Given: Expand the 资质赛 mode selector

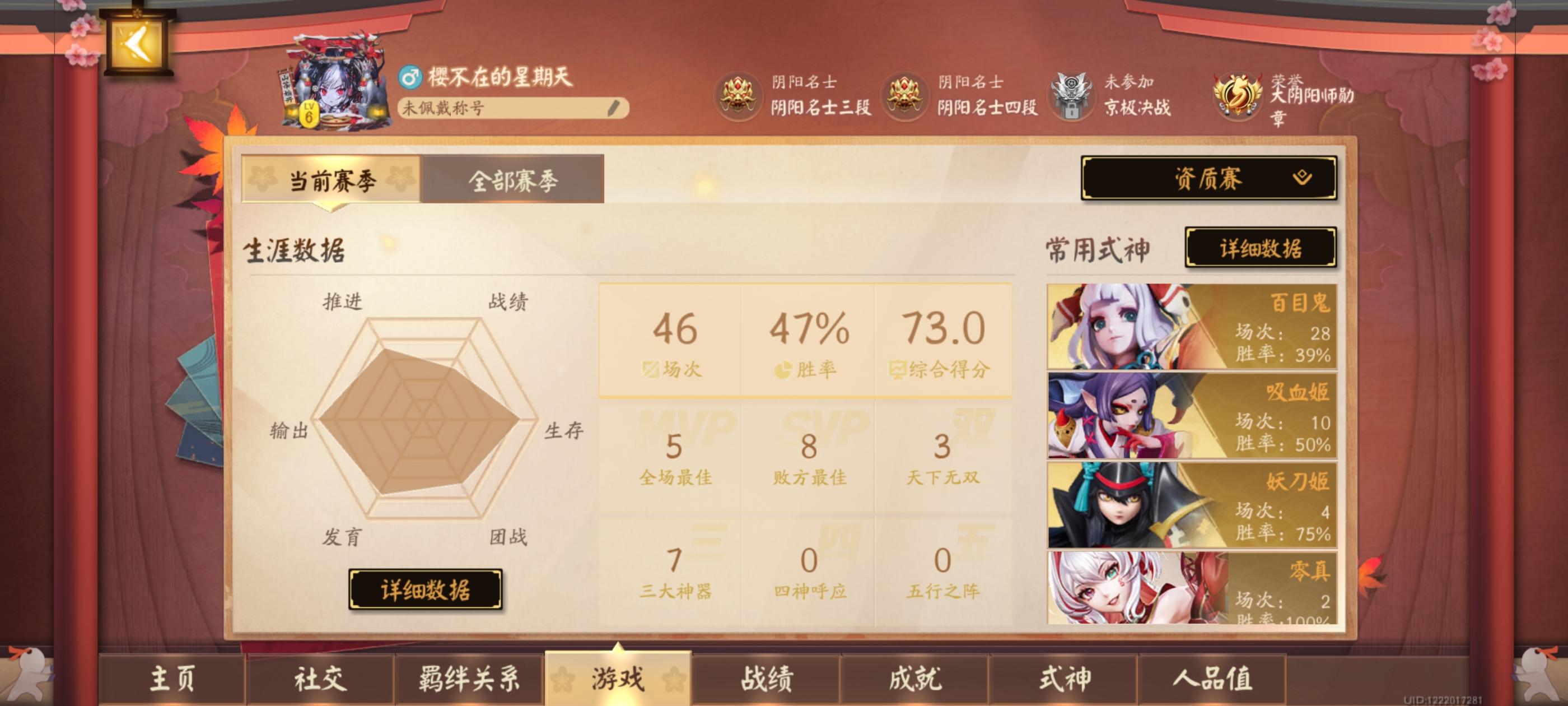Looking at the screenshot, I should click(1210, 180).
